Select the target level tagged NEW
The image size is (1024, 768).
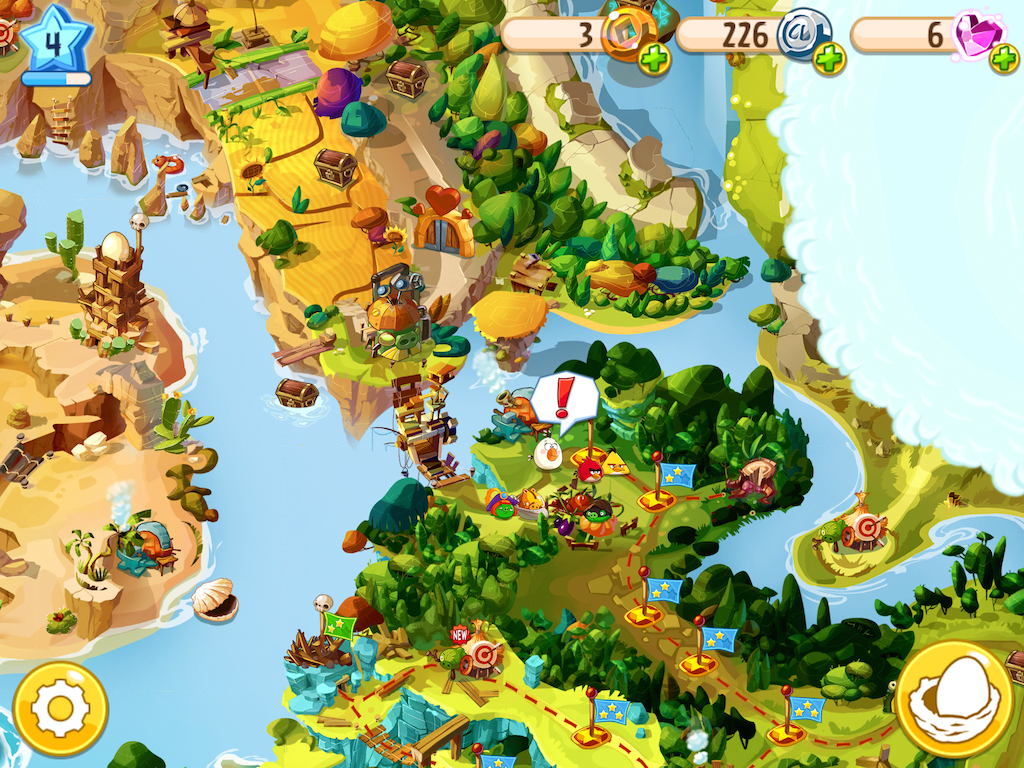tap(480, 655)
